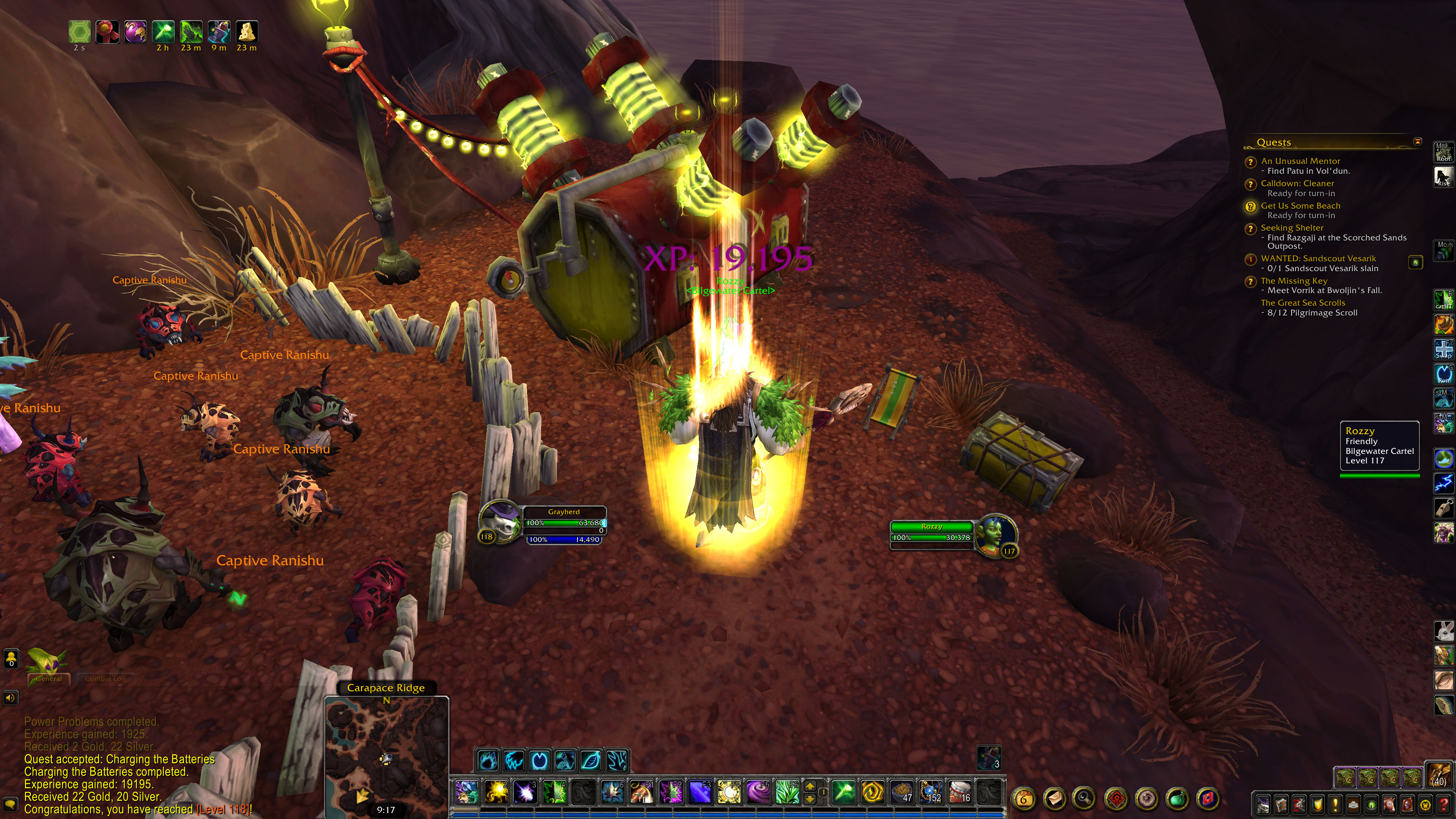Viewport: 1456px width, 819px height.
Task: Page the action bar up
Action: [x=810, y=786]
